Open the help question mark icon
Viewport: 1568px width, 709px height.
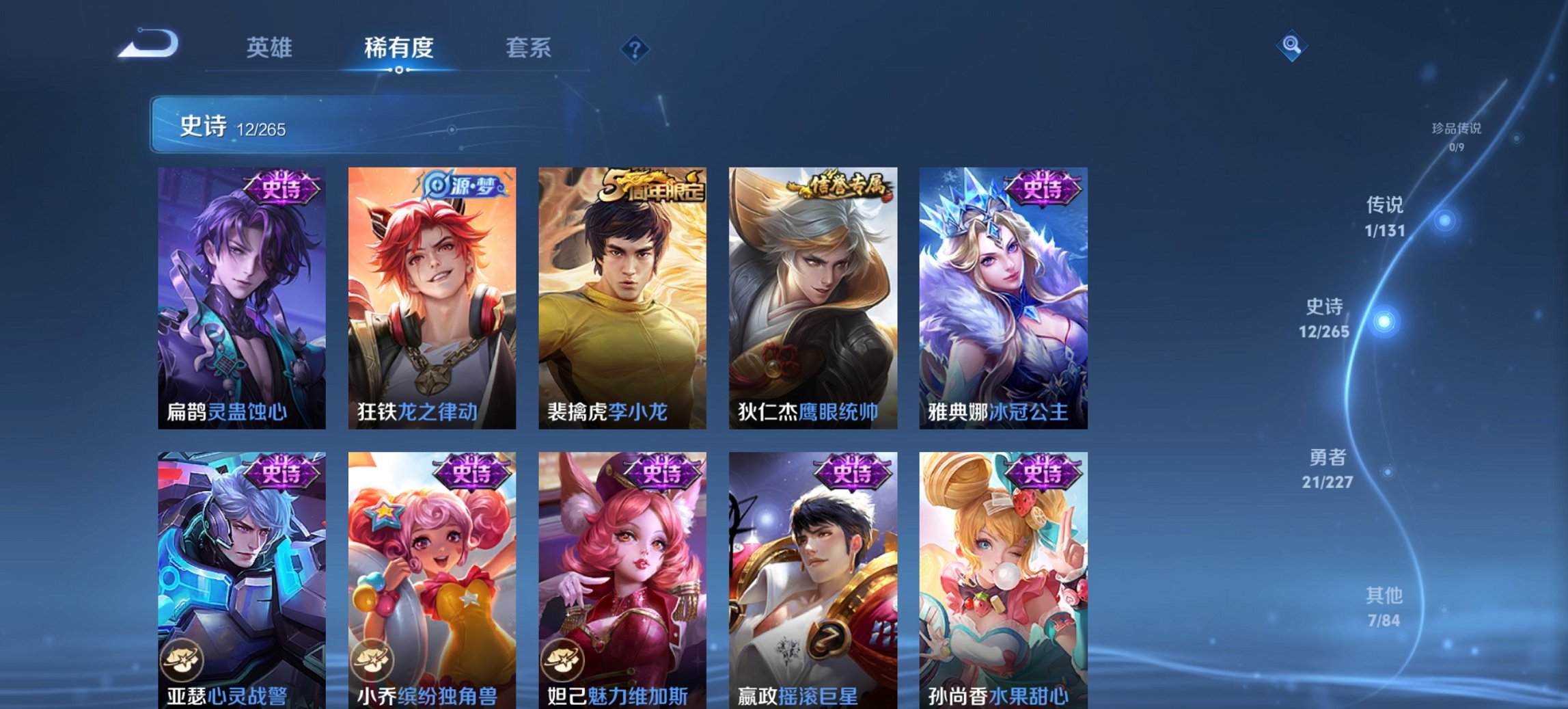[634, 48]
